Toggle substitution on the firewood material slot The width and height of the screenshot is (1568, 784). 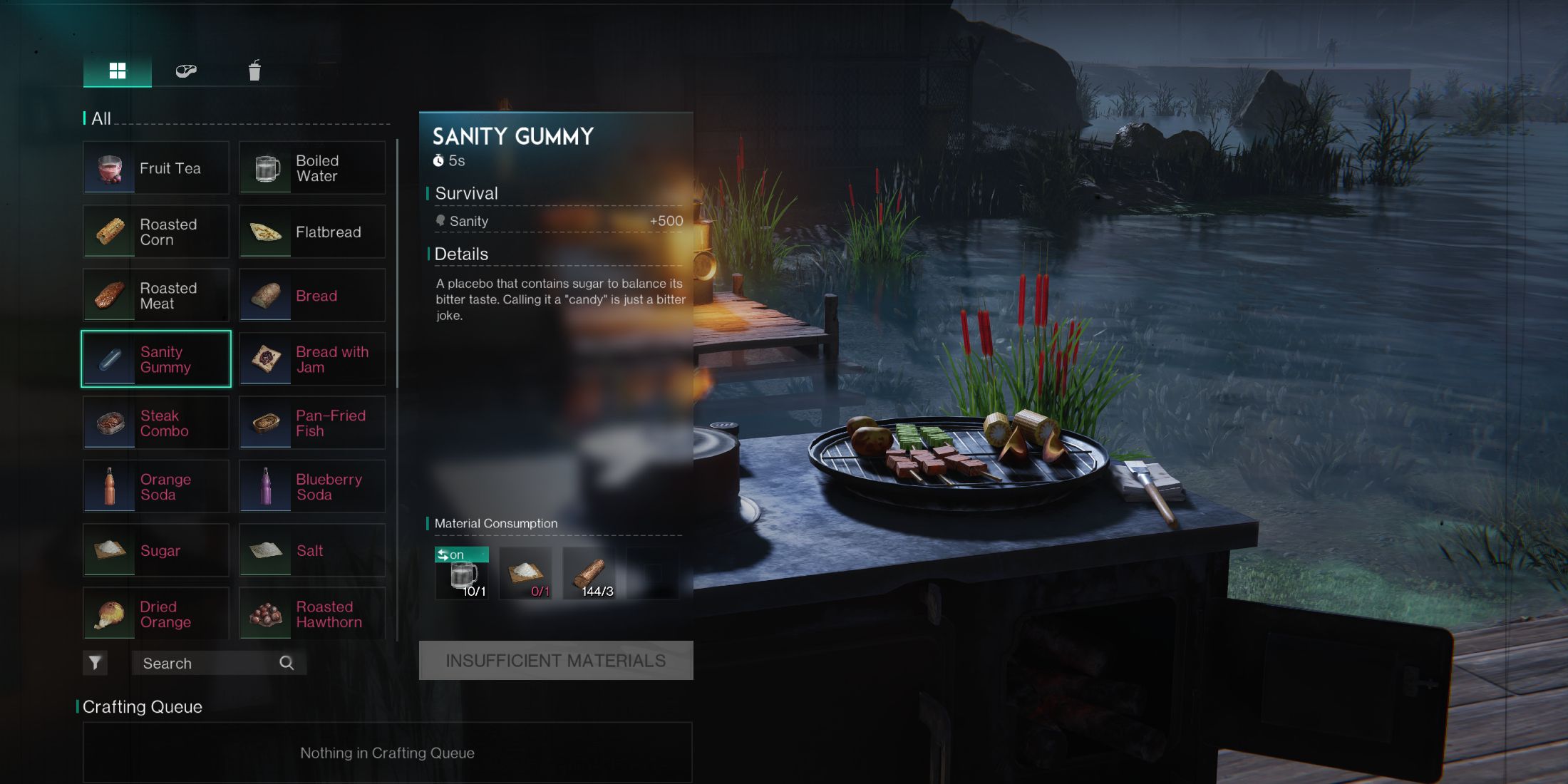coord(589,572)
